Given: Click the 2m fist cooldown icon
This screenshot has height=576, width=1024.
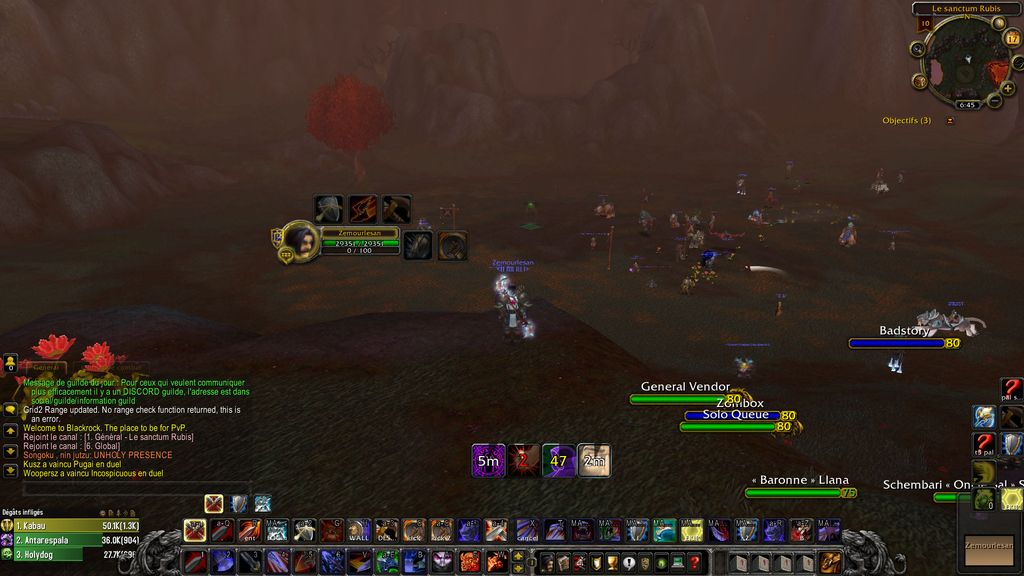Looking at the screenshot, I should click(594, 460).
